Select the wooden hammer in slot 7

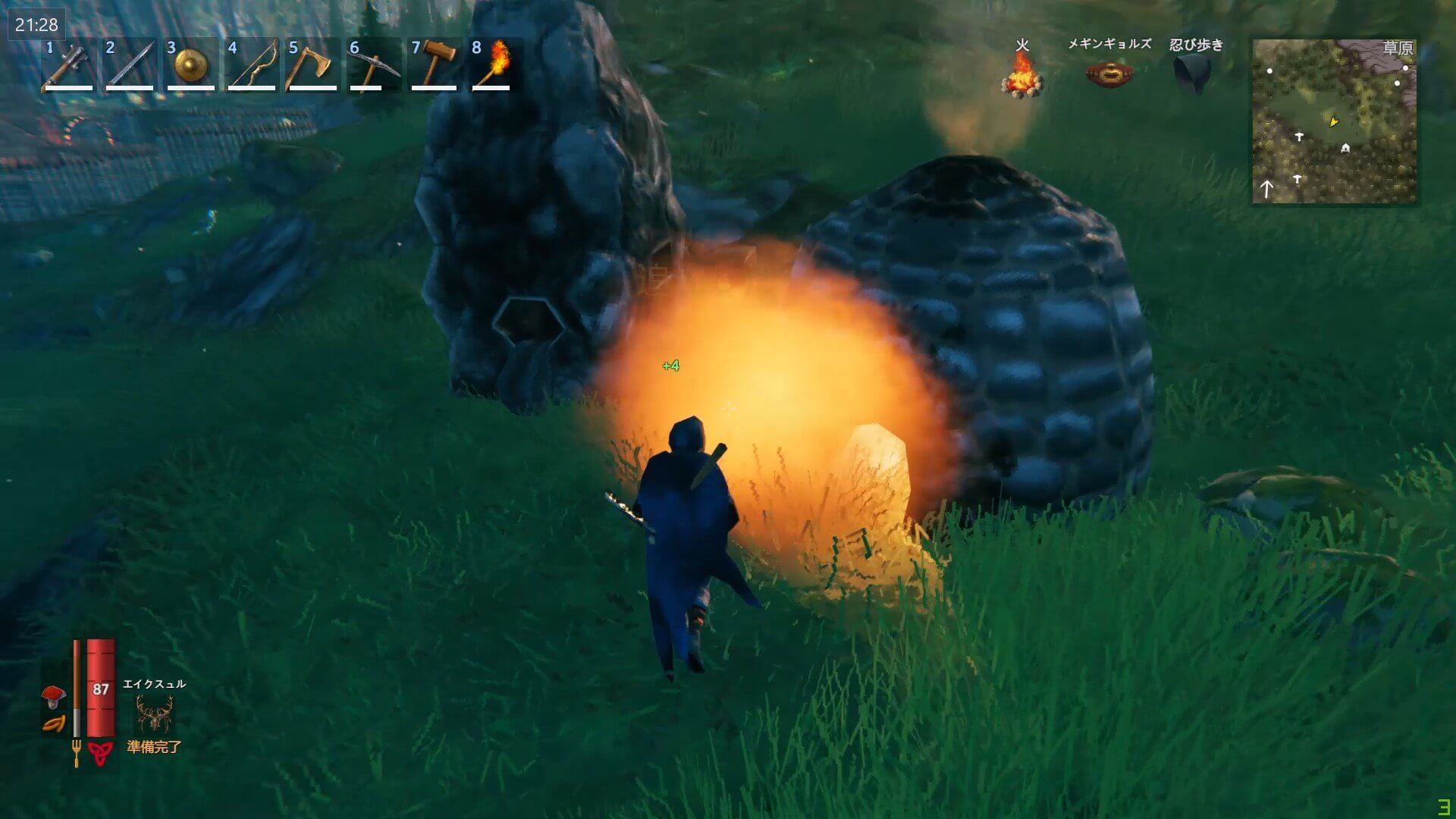coord(434,65)
